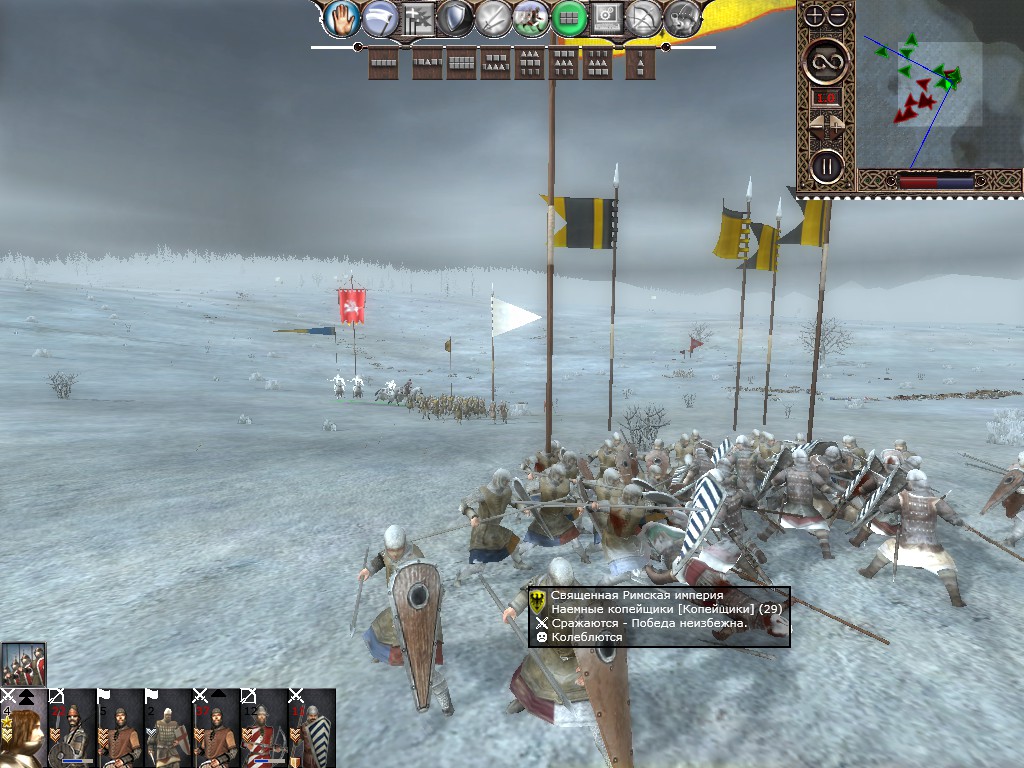Toggle run mode with the horseman icon
The image size is (1024, 768).
pyautogui.click(x=531, y=18)
